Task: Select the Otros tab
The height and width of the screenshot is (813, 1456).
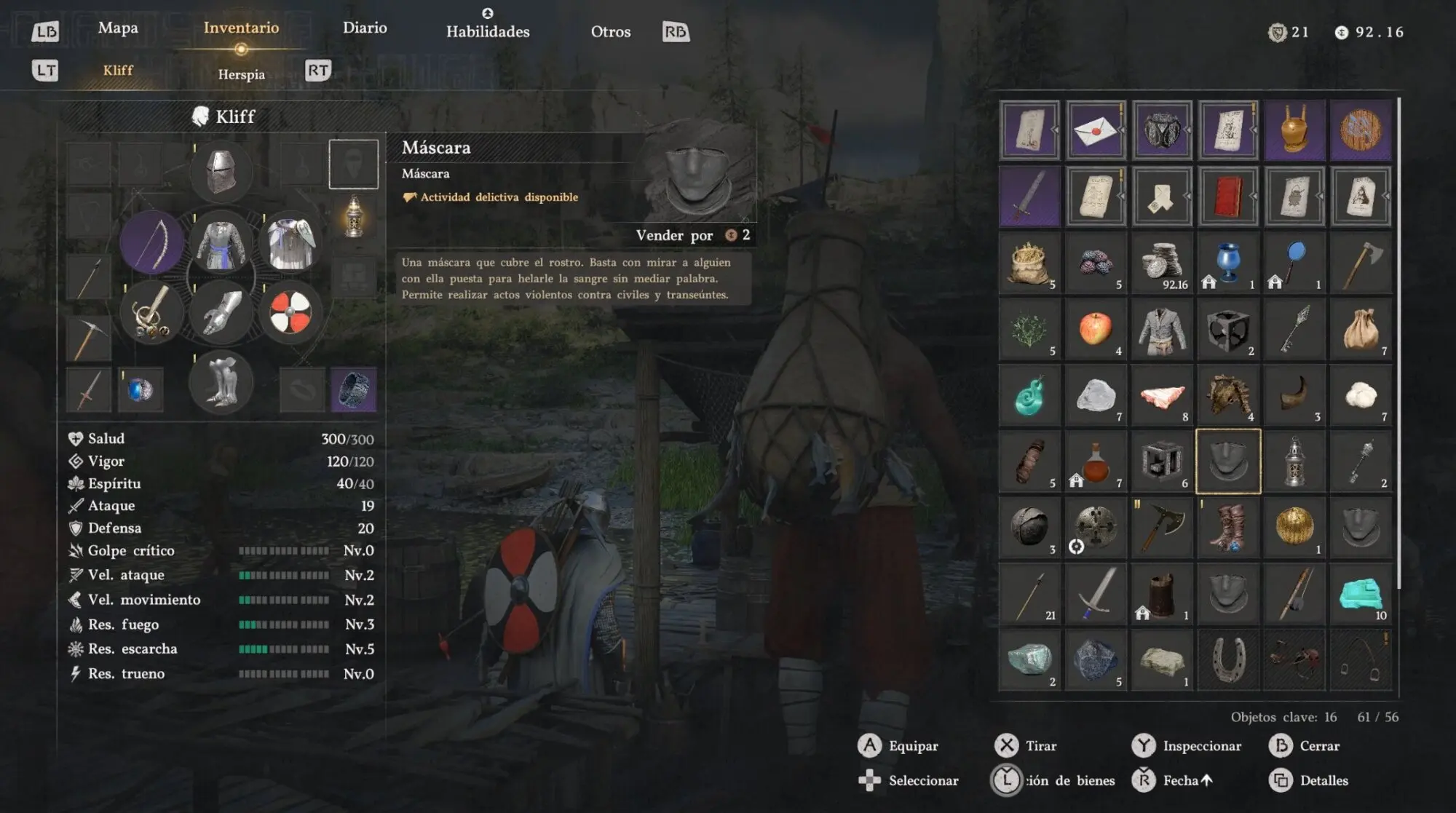Action: (x=610, y=31)
